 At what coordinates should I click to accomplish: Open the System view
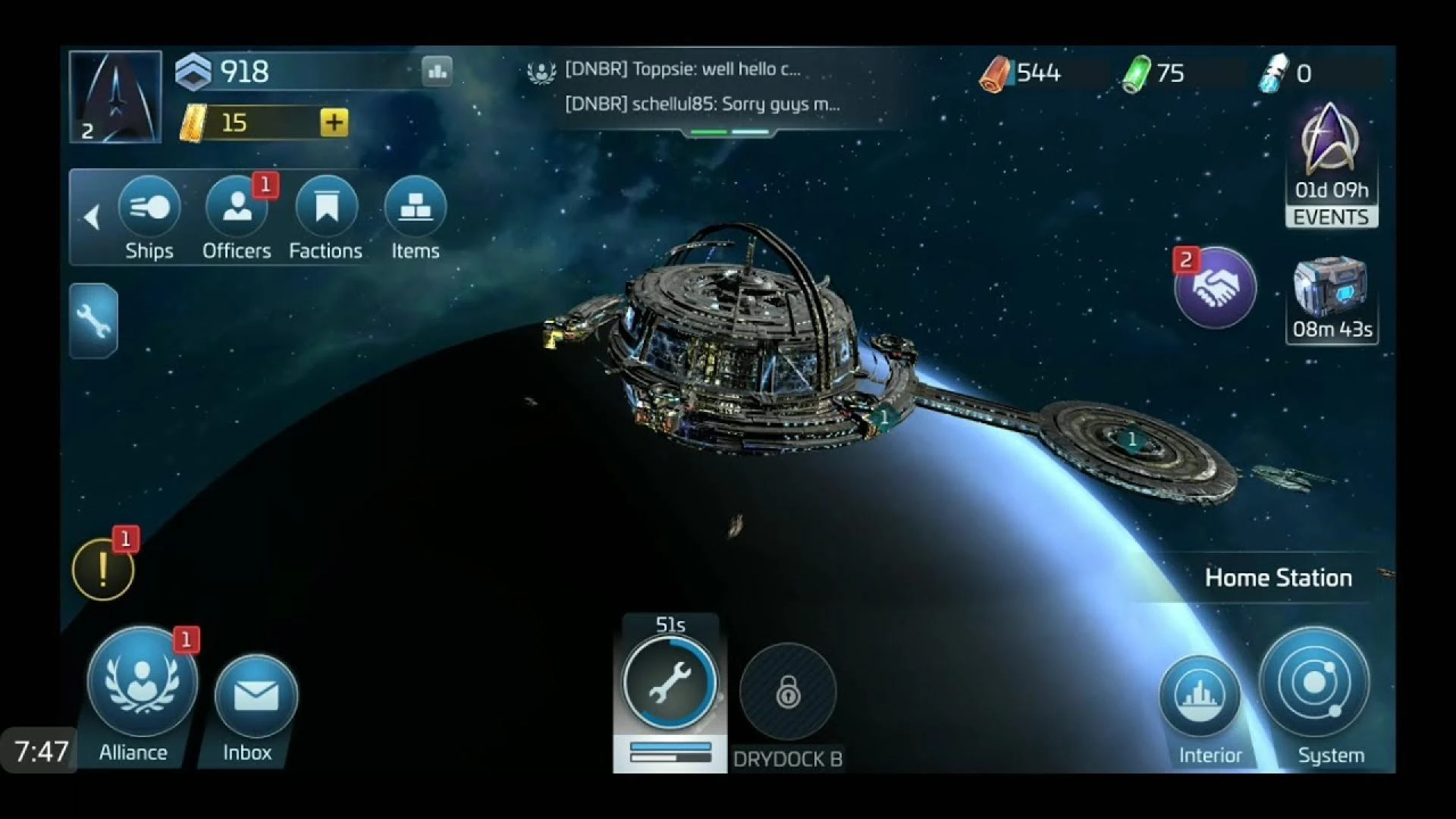(x=1317, y=683)
